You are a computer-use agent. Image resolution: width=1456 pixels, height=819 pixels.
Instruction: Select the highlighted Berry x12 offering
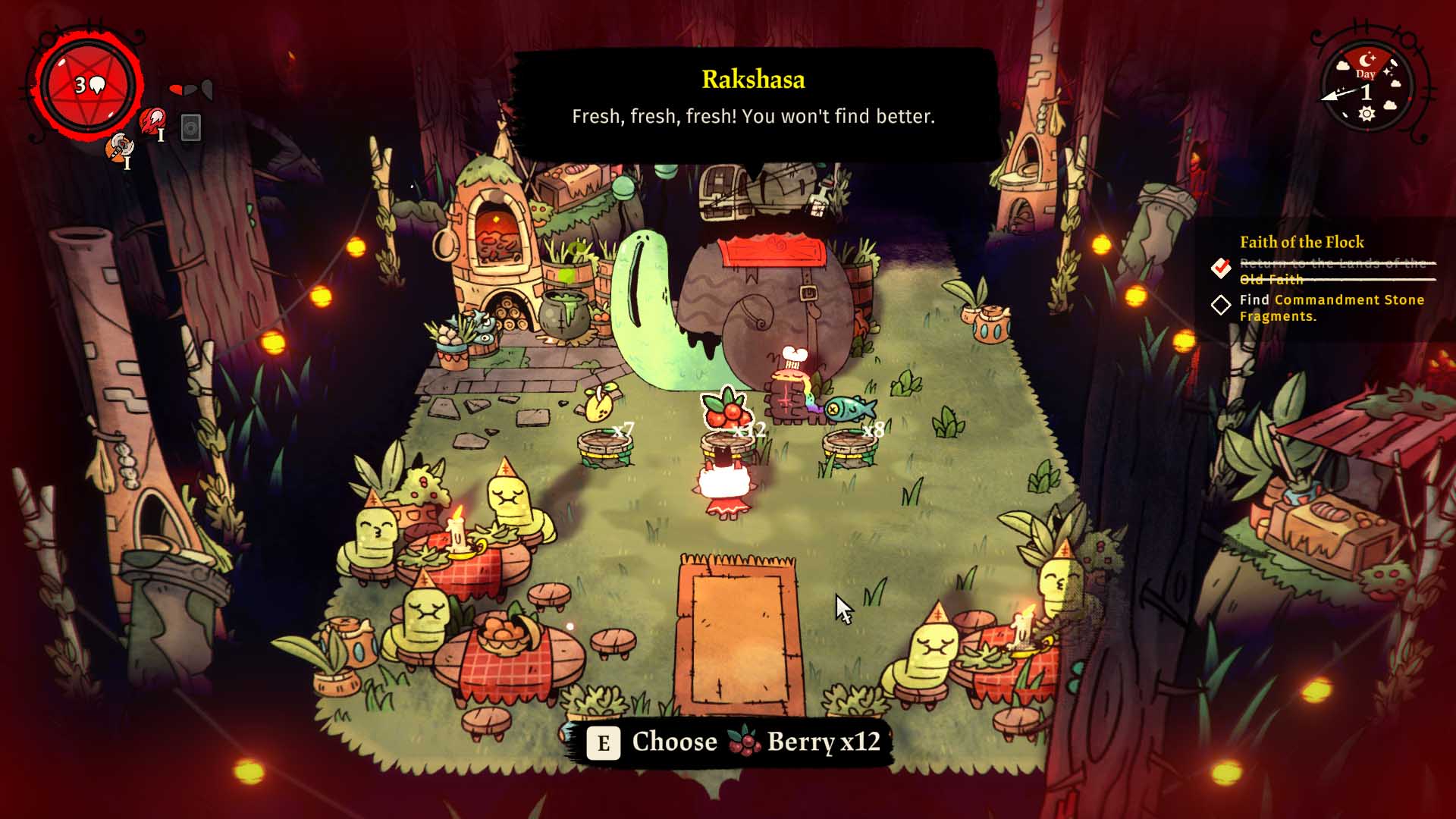[726, 410]
